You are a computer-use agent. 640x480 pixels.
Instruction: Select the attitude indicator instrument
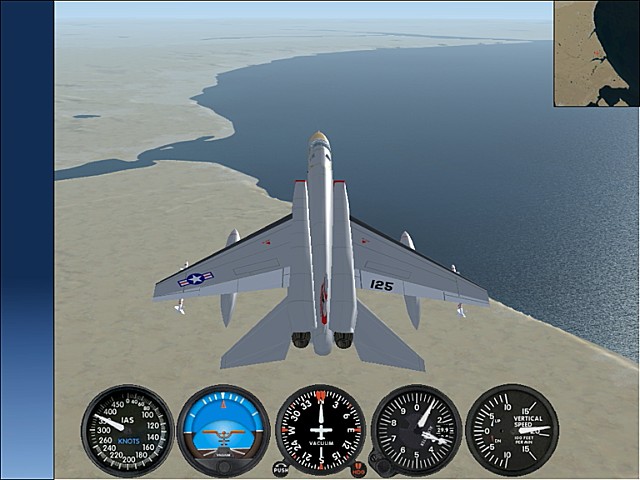223,430
